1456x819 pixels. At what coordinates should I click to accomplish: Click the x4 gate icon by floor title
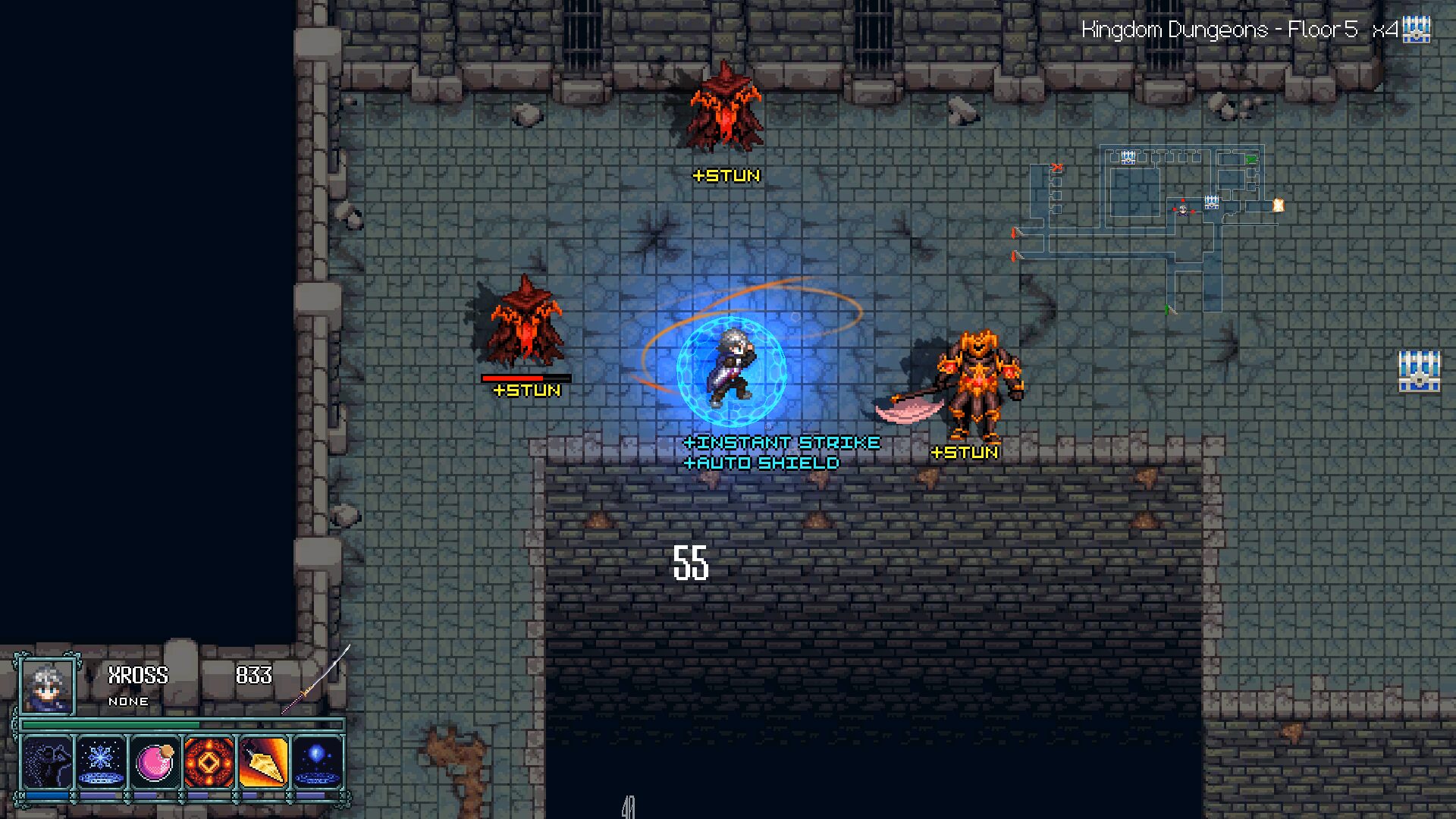1416,30
